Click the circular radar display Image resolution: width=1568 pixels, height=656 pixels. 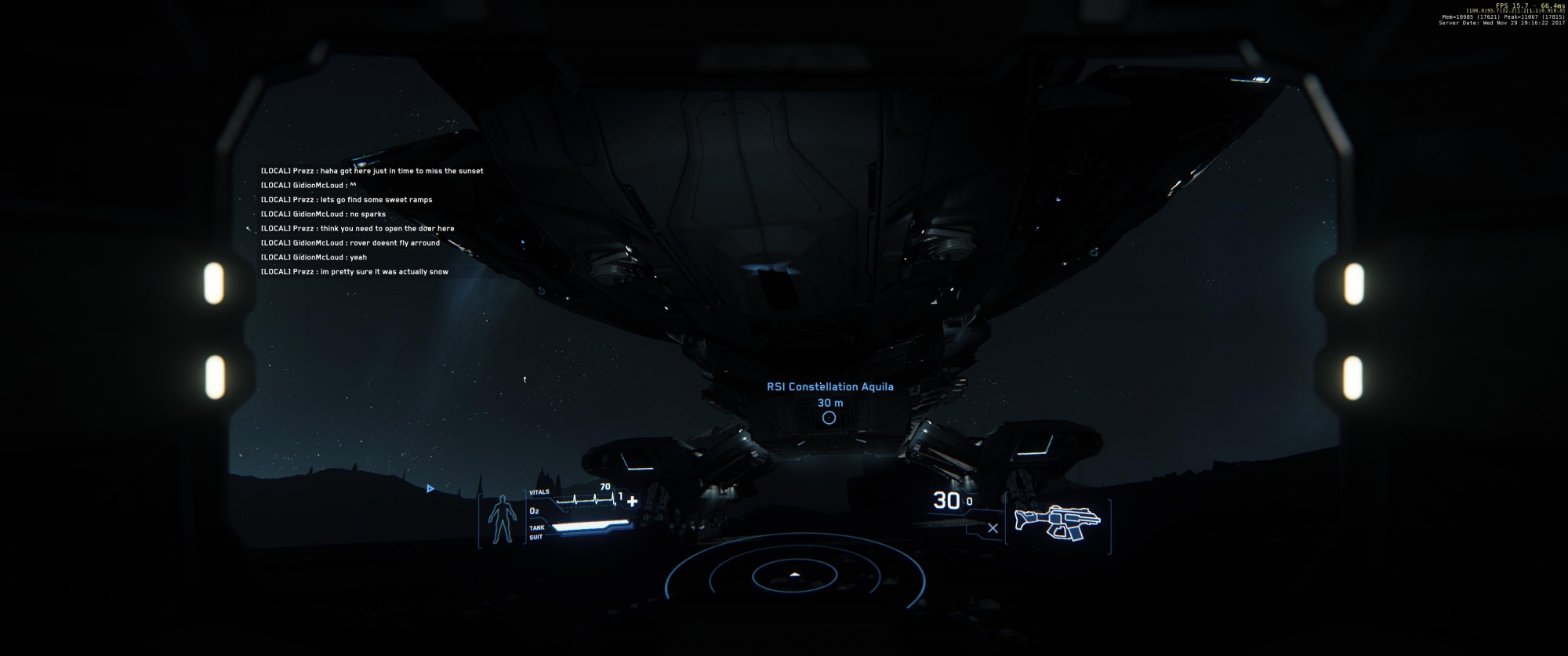click(795, 577)
